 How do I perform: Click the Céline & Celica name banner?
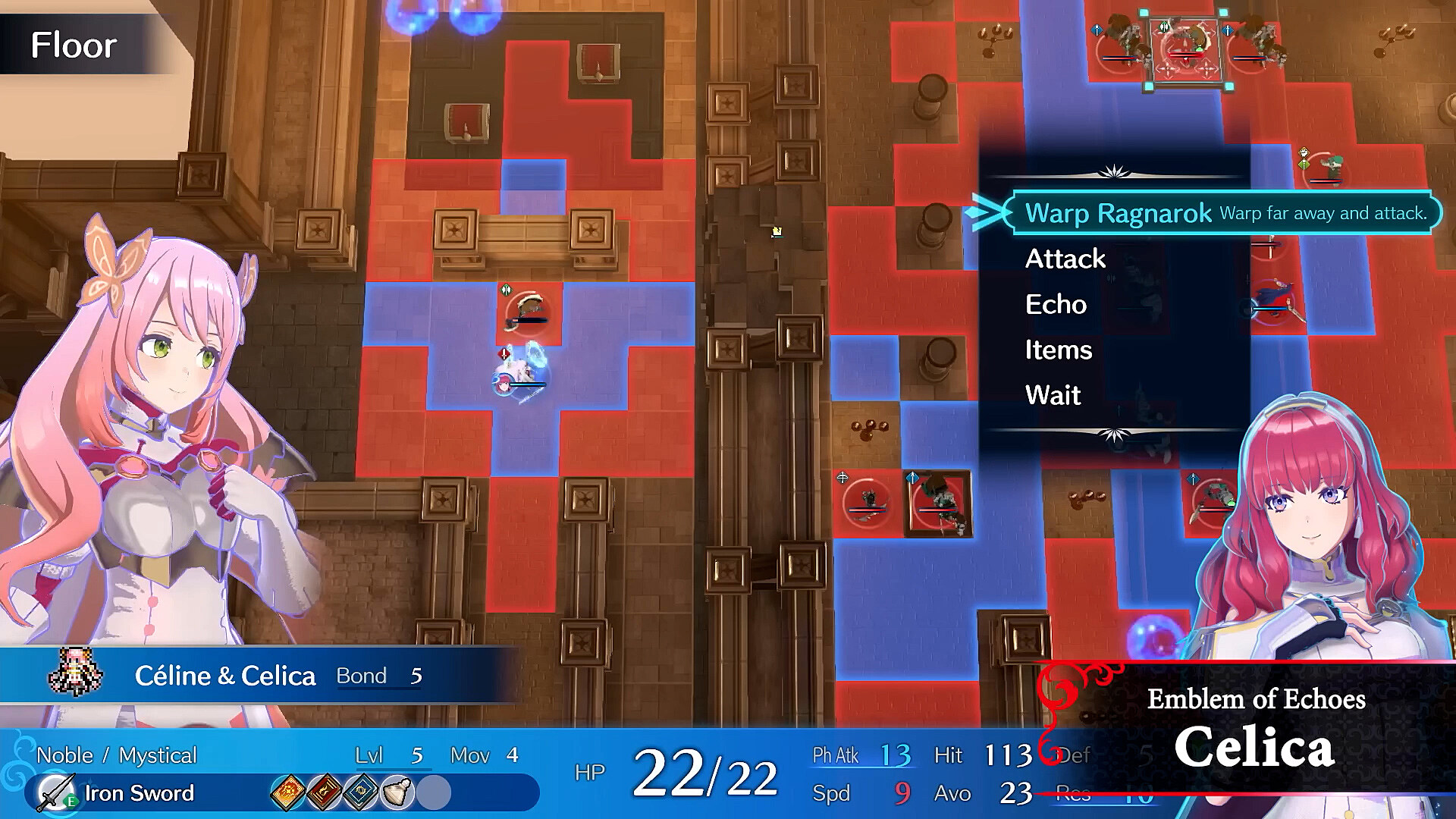[x=224, y=676]
